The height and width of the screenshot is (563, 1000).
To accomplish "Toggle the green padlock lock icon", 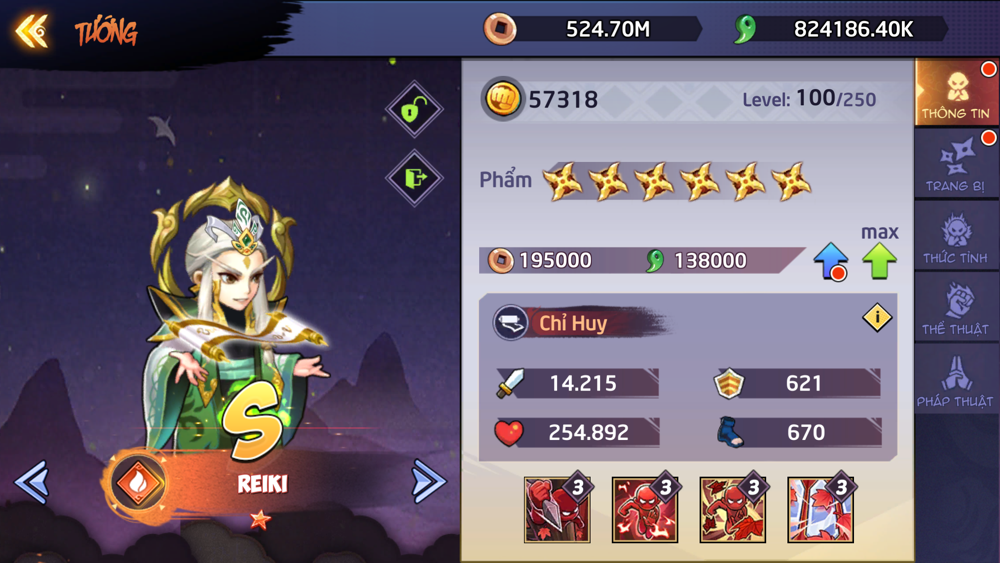I will tap(414, 109).
